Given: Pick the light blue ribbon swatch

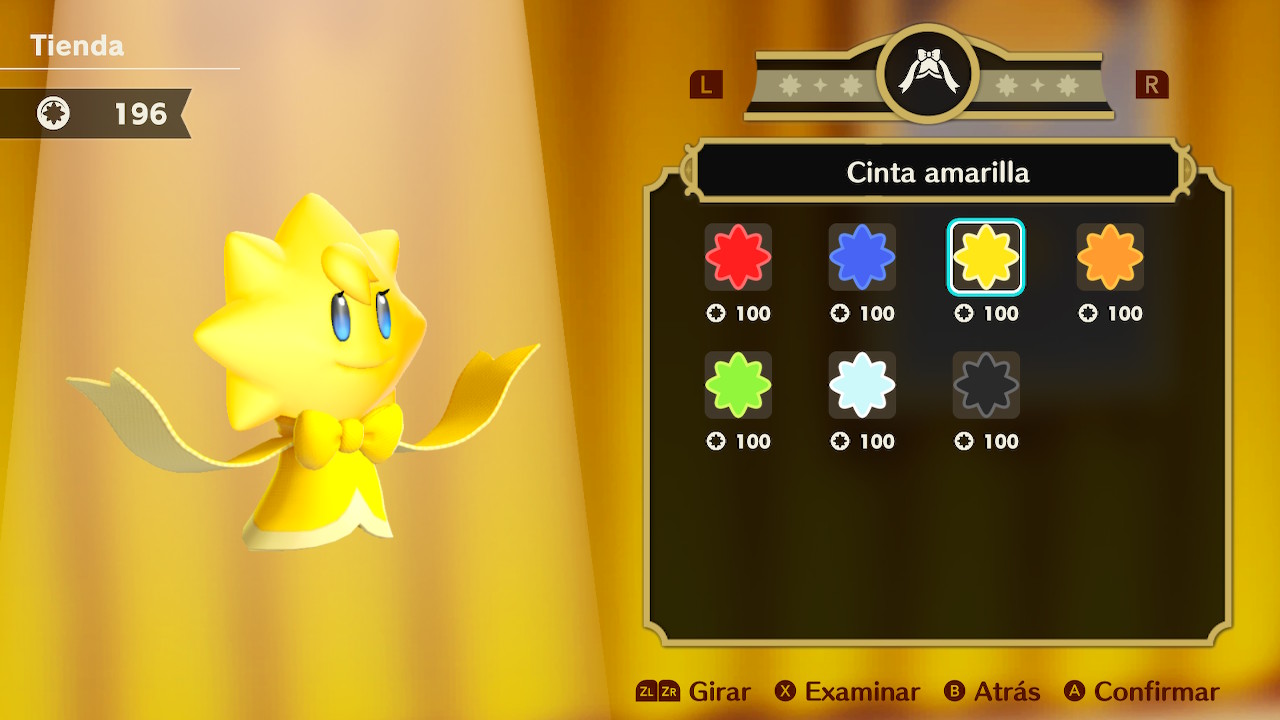Looking at the screenshot, I should point(862,385).
